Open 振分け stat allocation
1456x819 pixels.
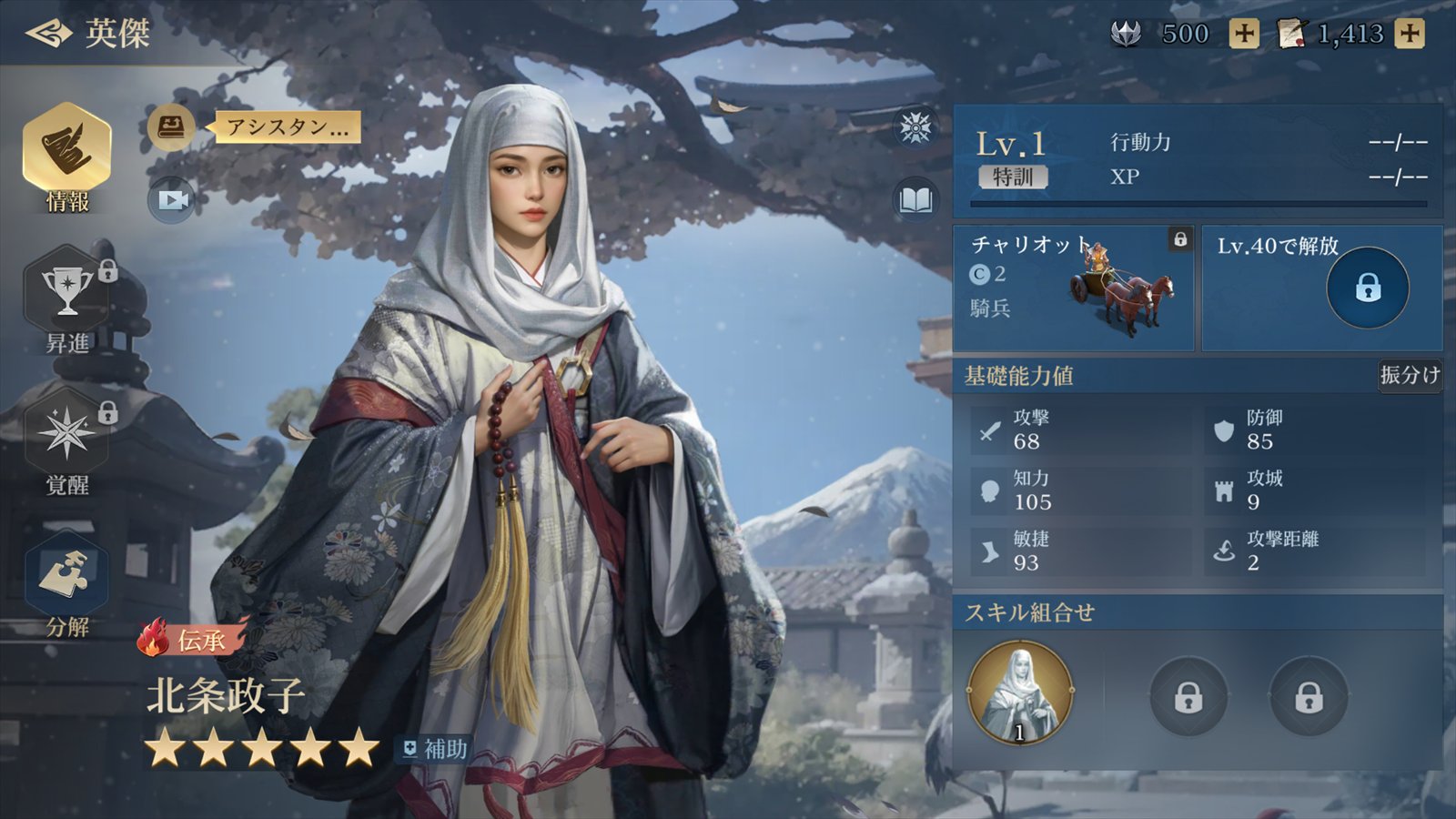pyautogui.click(x=1409, y=375)
